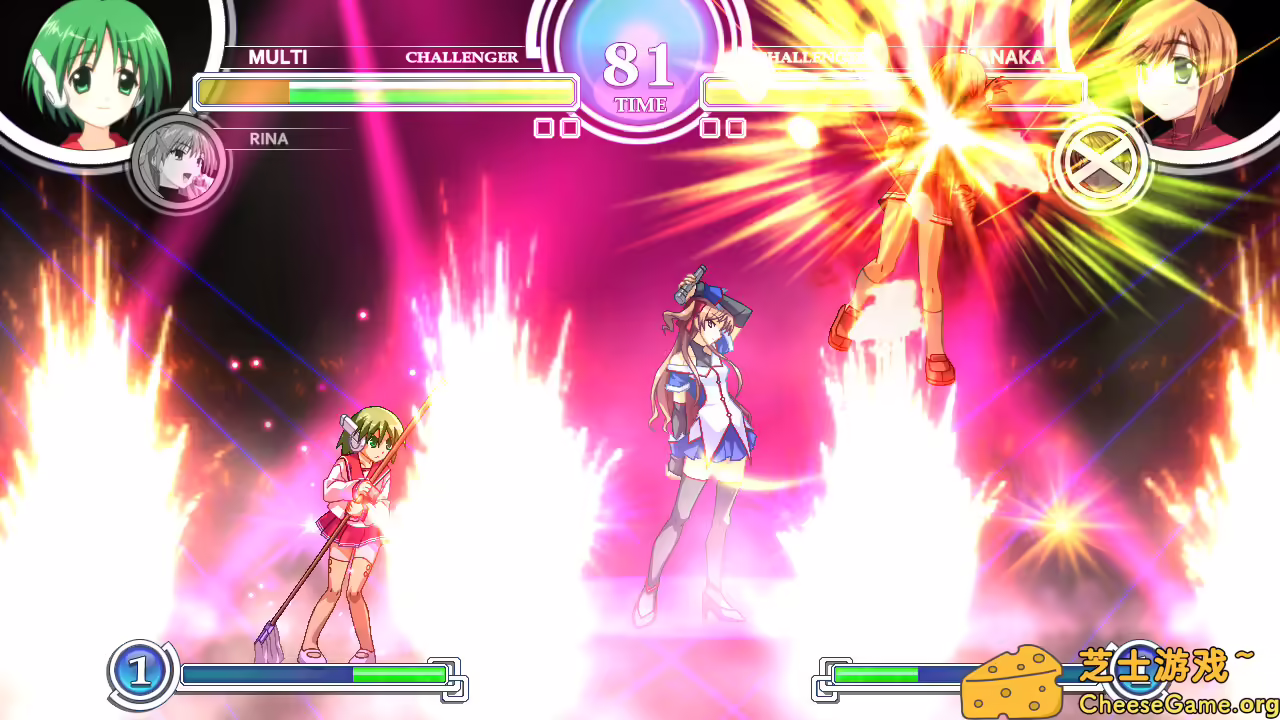This screenshot has height=720, width=1280.
Task: Select the MULTI name tab
Action: click(x=279, y=57)
